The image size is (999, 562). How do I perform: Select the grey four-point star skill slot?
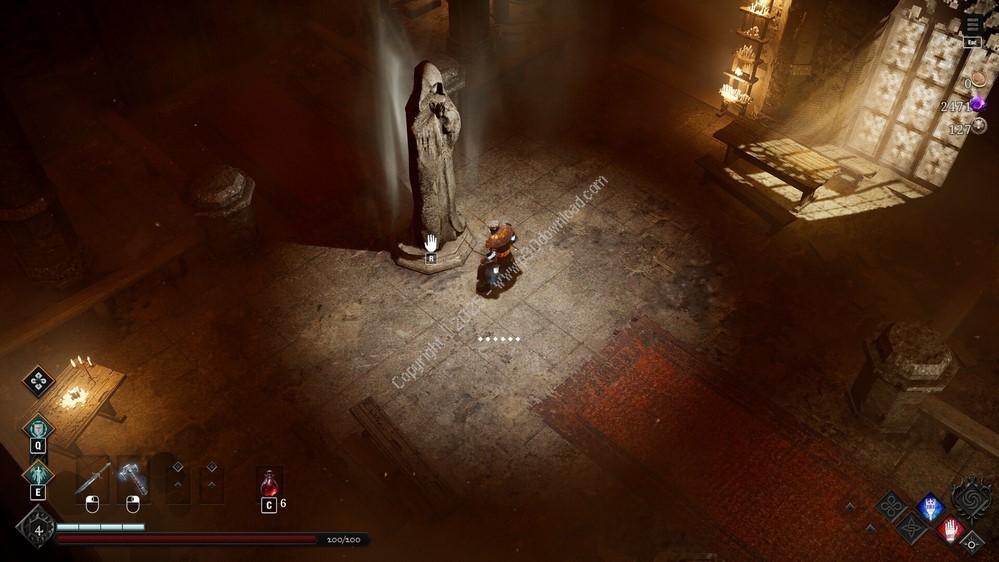click(x=911, y=528)
